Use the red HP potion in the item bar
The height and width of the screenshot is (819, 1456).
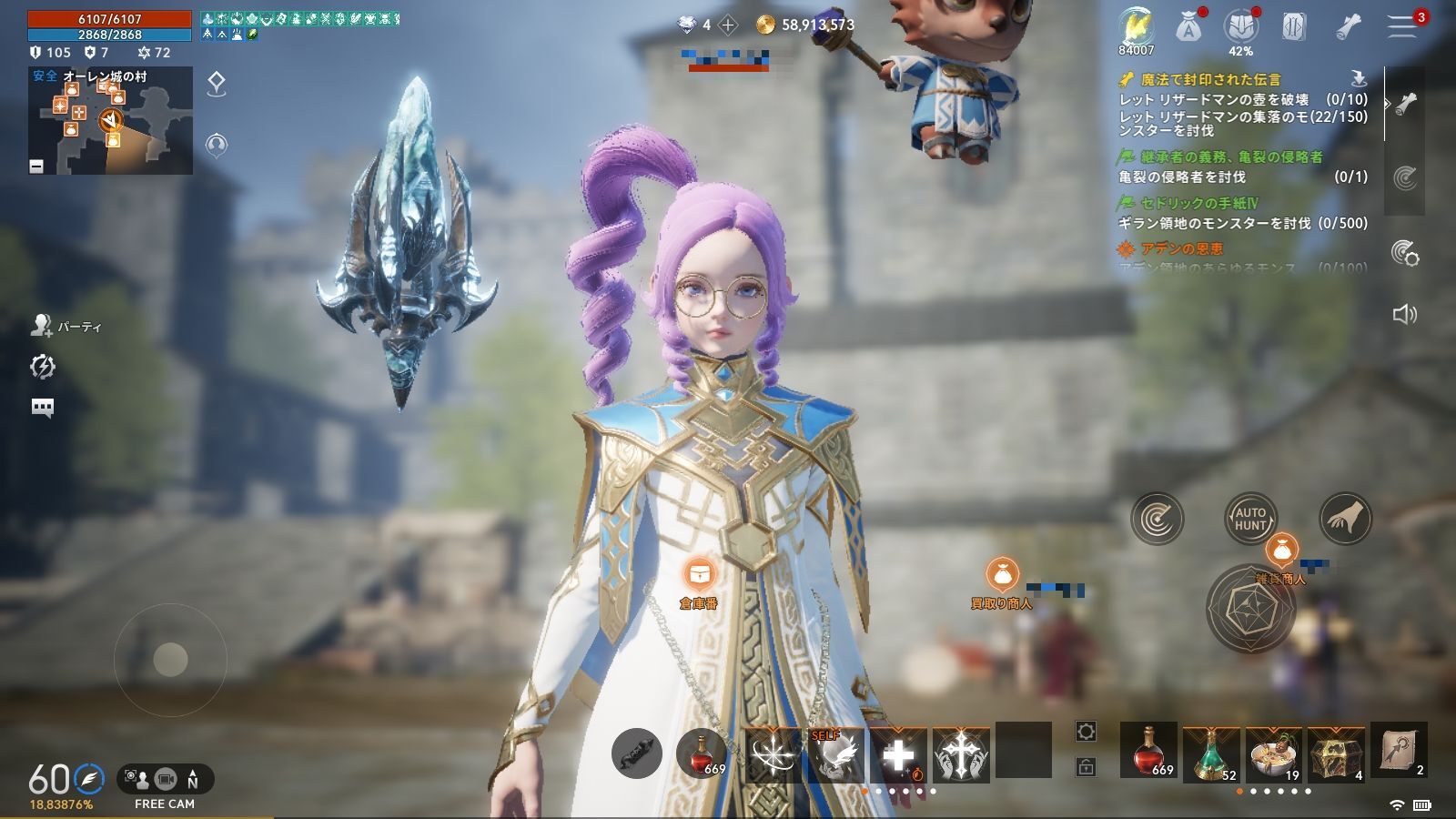pyautogui.click(x=1148, y=752)
